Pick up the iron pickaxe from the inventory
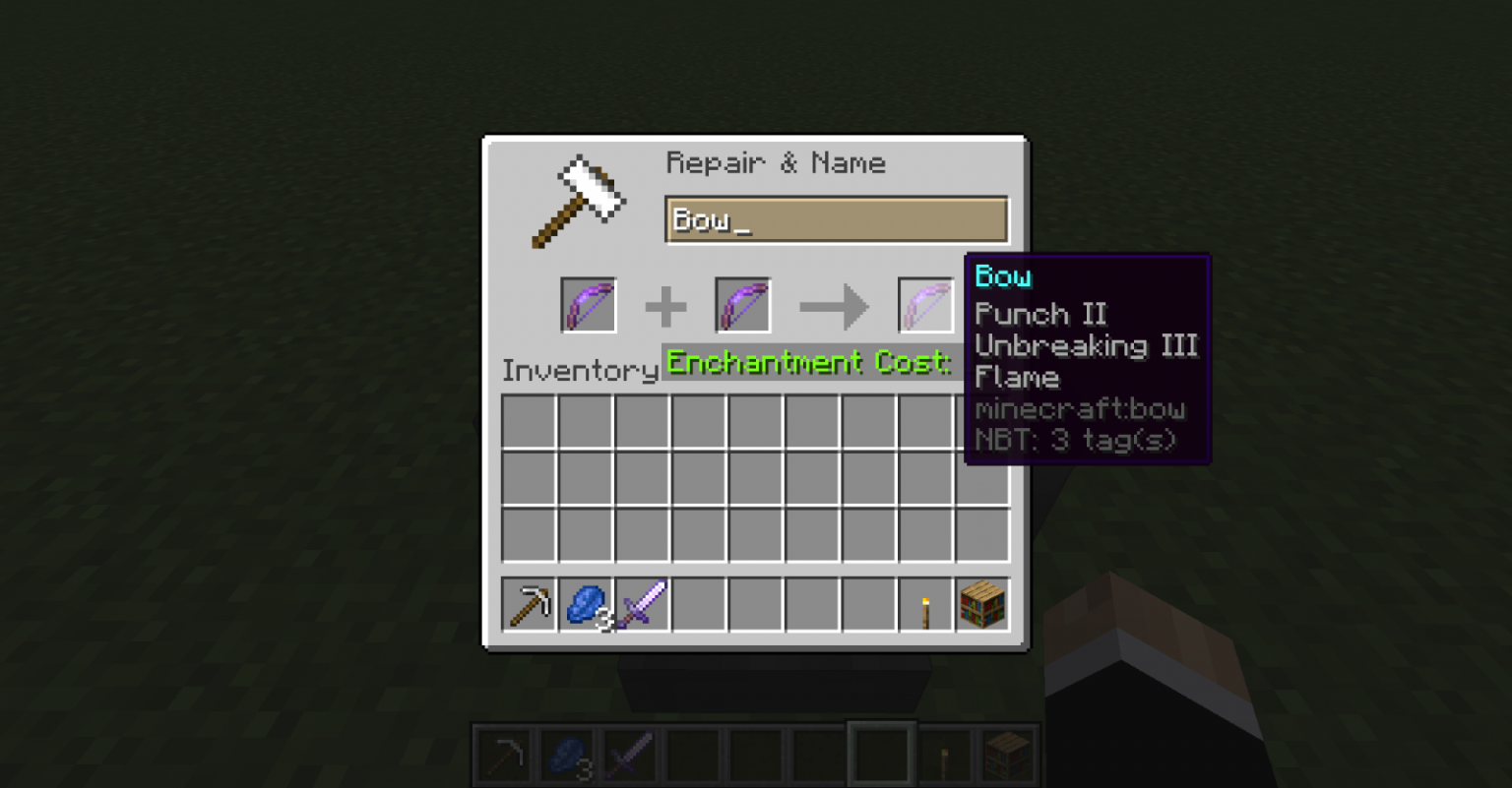1512x788 pixels. tap(531, 605)
